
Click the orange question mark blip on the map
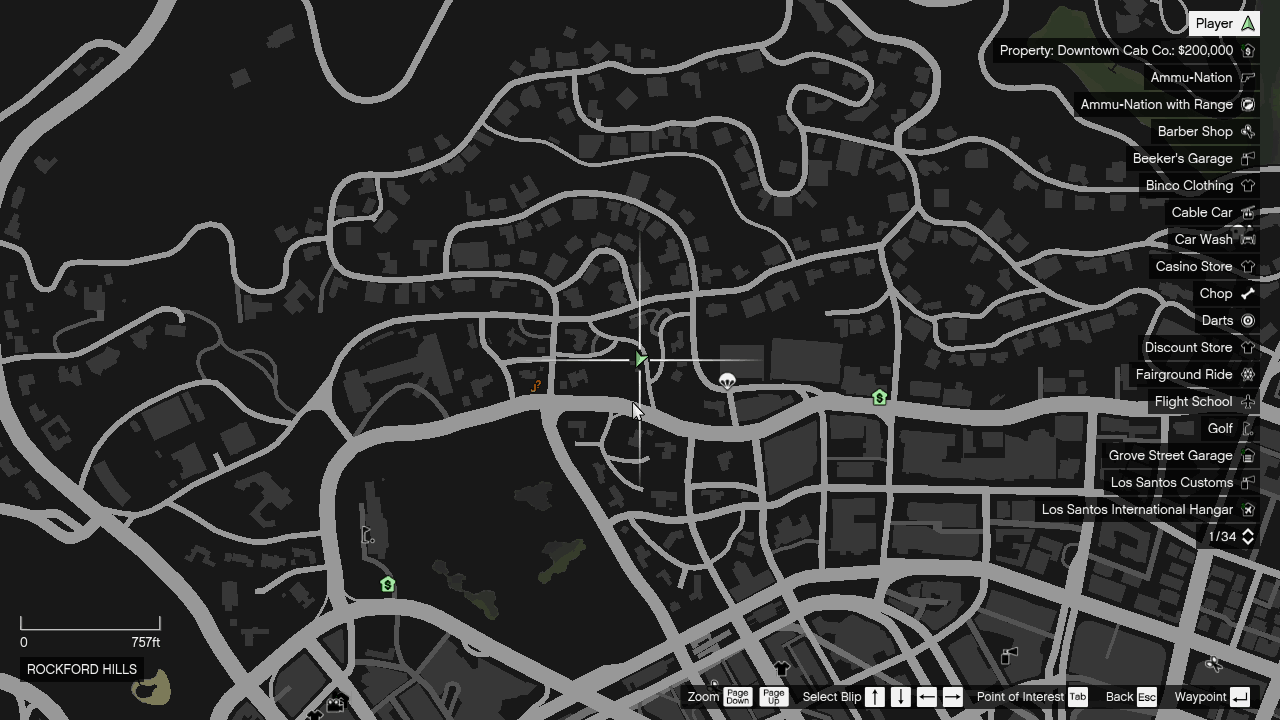(536, 386)
